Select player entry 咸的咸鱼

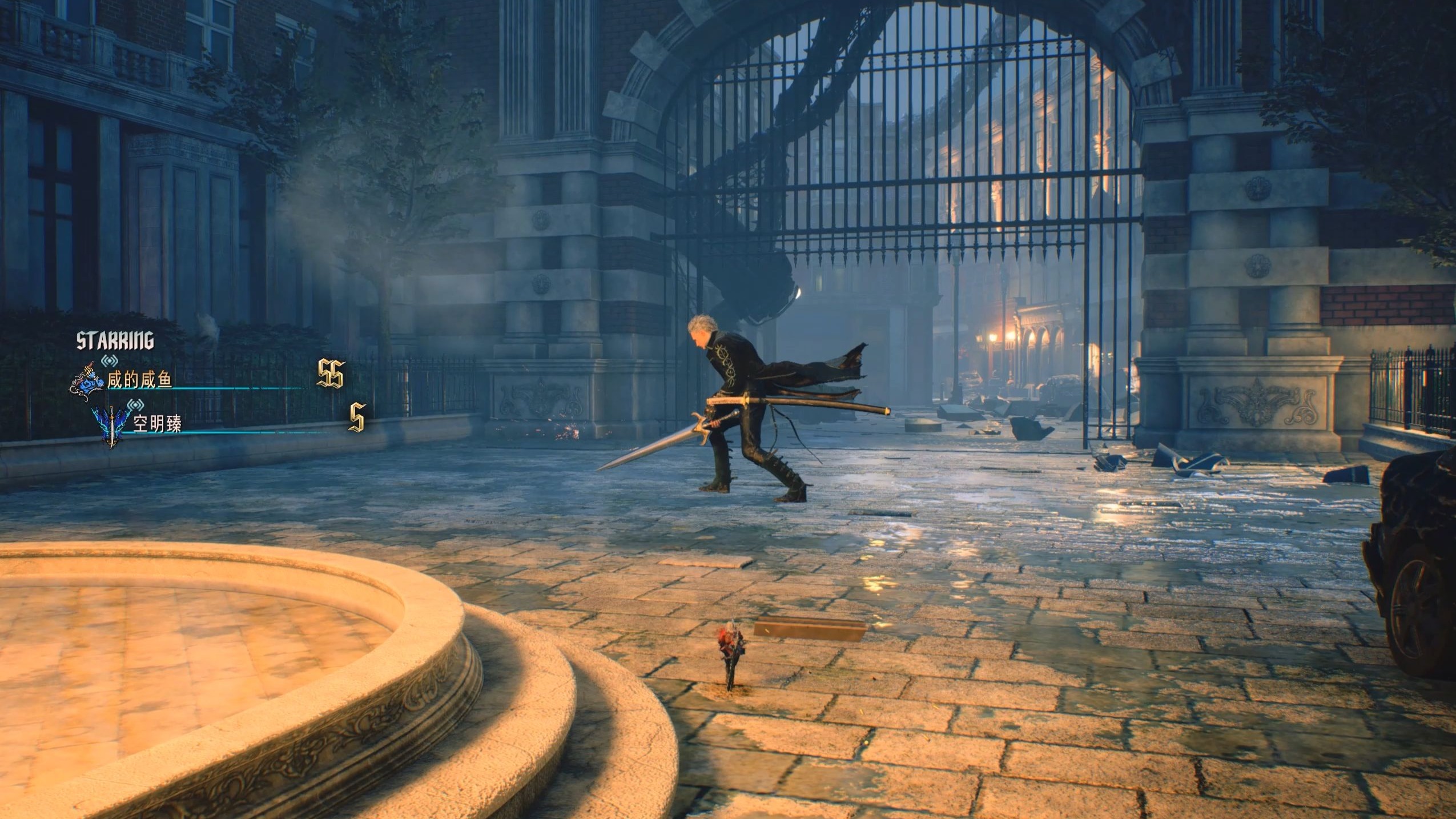[140, 380]
